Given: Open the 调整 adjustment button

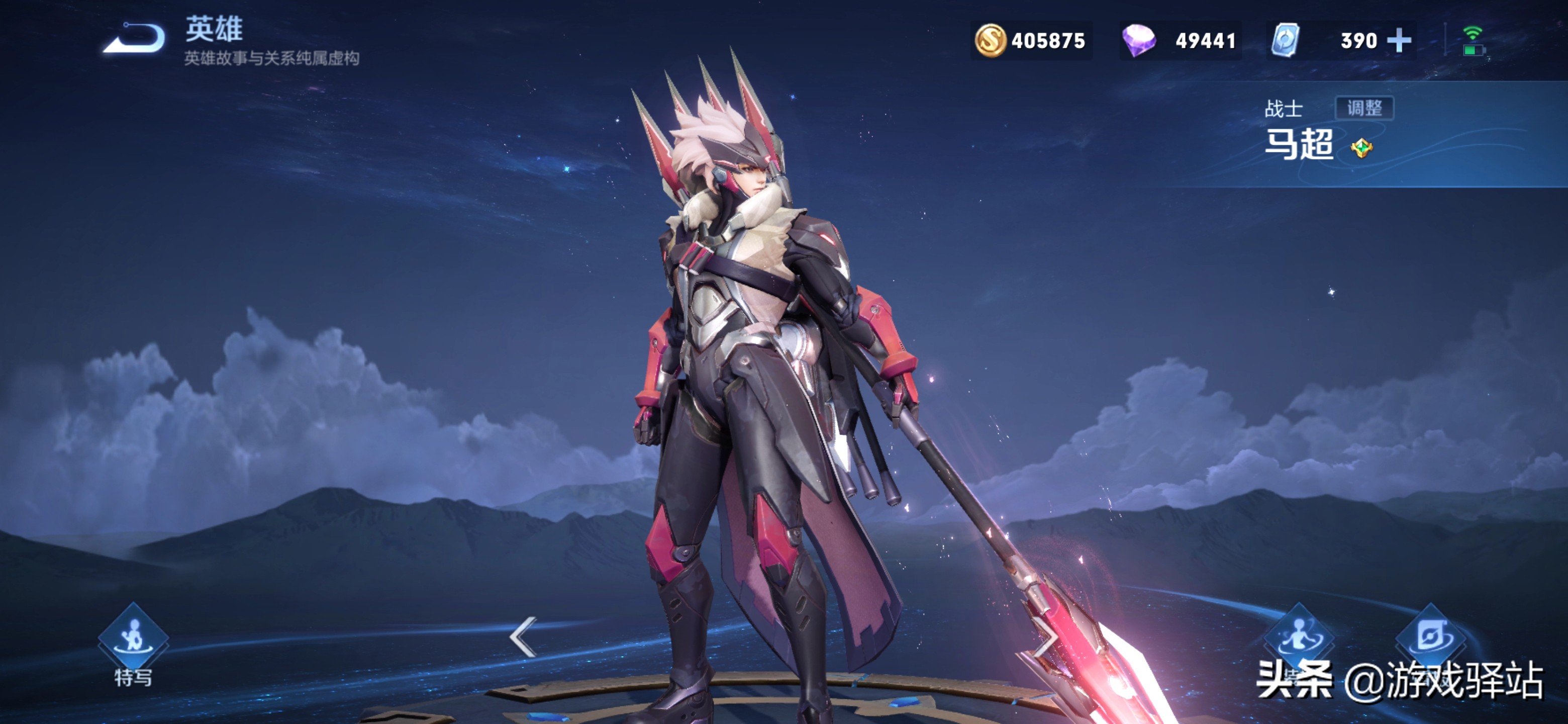Looking at the screenshot, I should pos(1364,109).
